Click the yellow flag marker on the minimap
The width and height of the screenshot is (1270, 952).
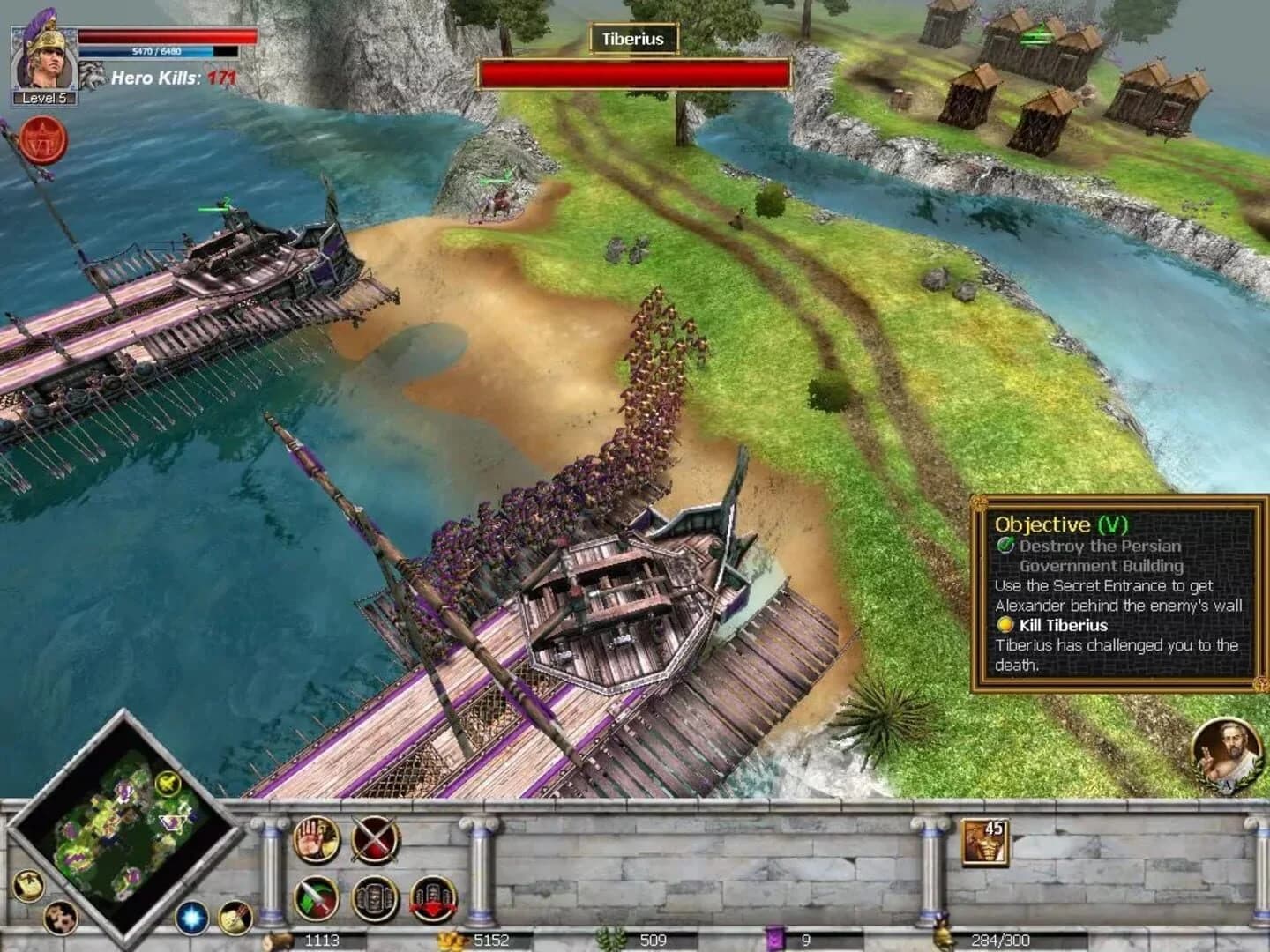click(168, 784)
